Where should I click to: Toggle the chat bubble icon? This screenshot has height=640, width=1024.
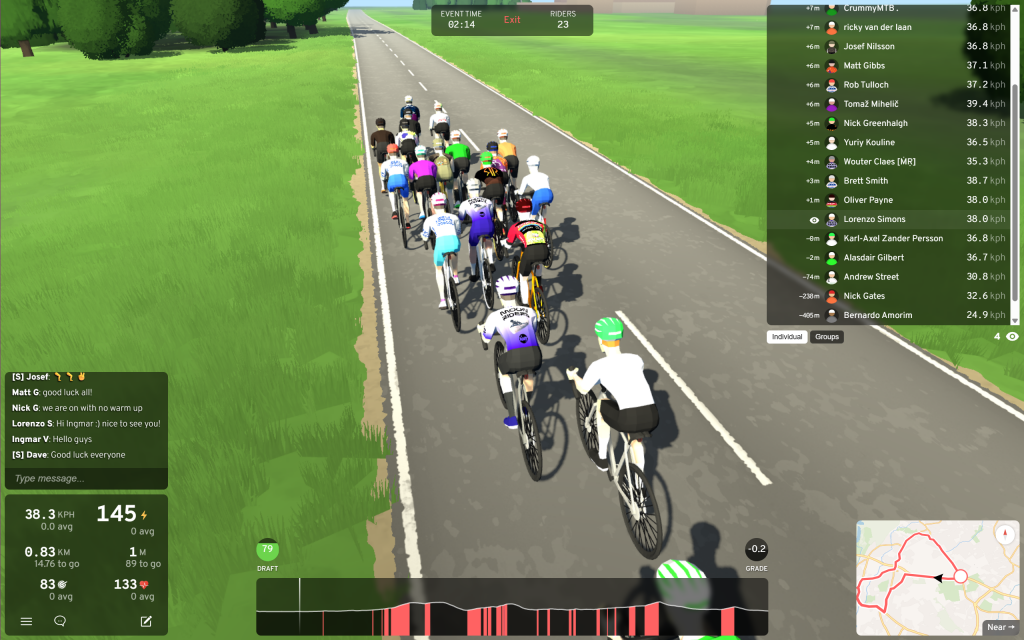[60, 621]
